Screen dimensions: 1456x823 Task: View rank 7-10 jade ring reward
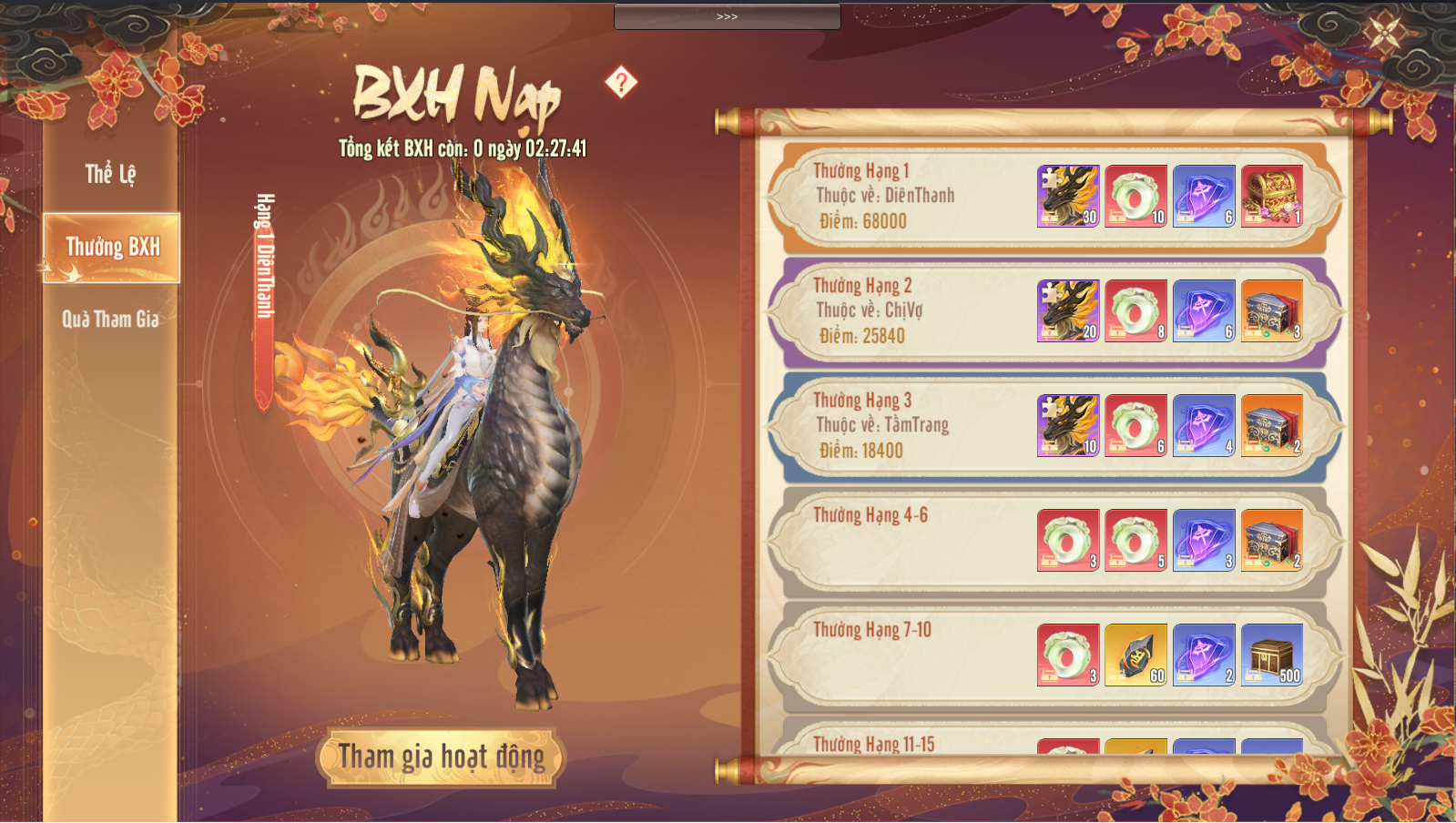1068,655
